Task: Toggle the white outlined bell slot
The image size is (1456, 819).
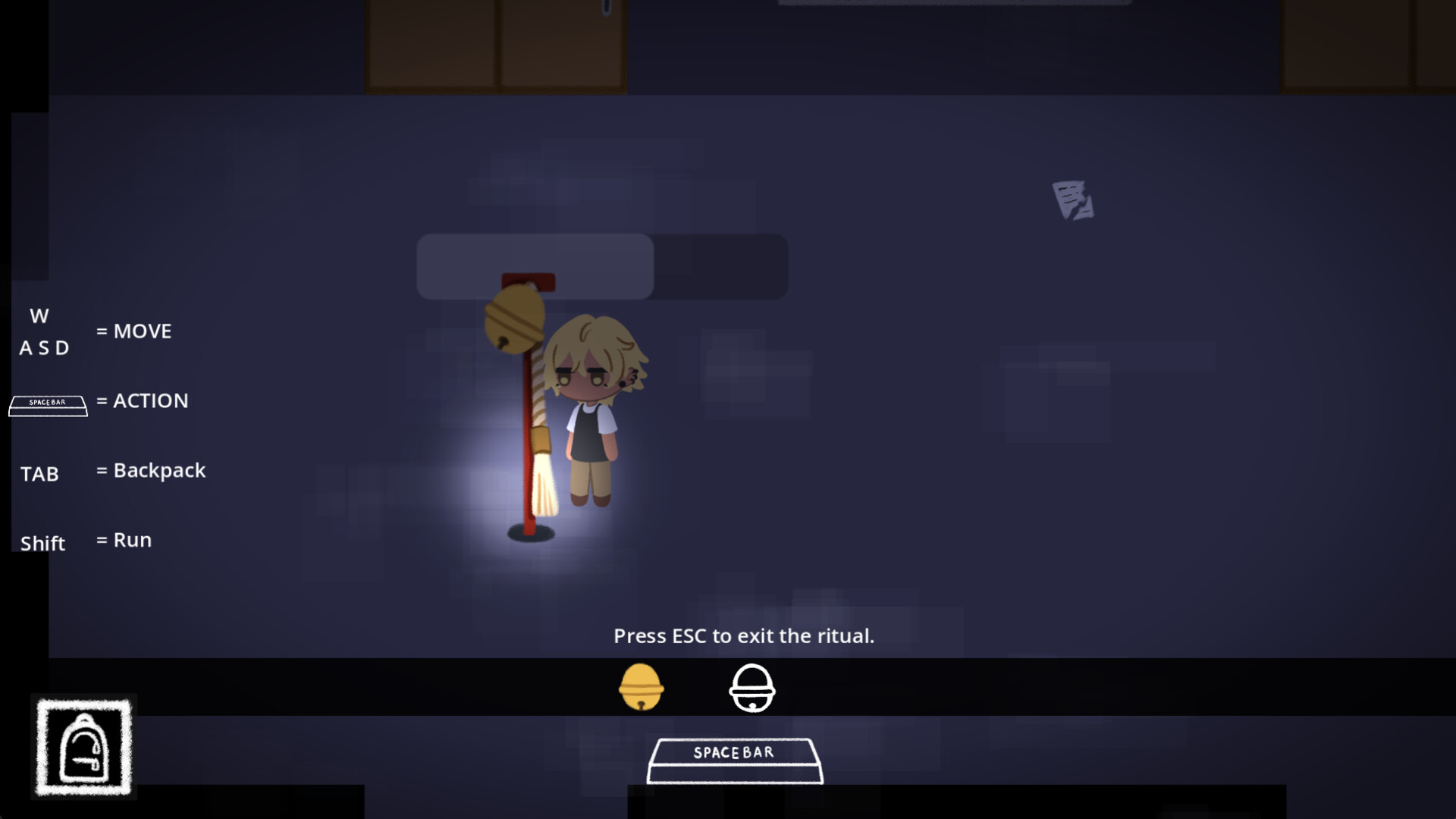Action: [752, 687]
